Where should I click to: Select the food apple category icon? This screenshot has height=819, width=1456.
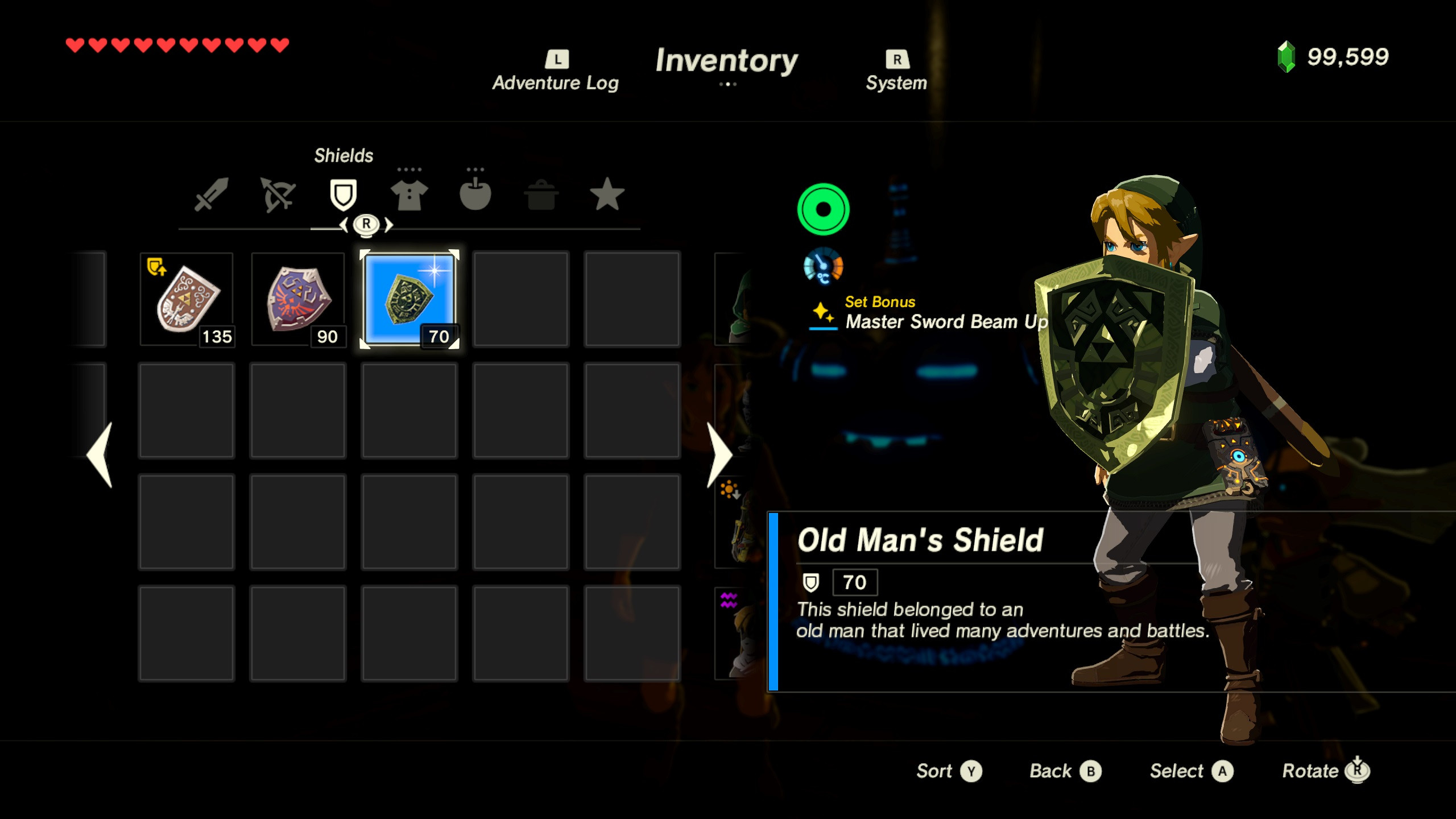coord(475,195)
